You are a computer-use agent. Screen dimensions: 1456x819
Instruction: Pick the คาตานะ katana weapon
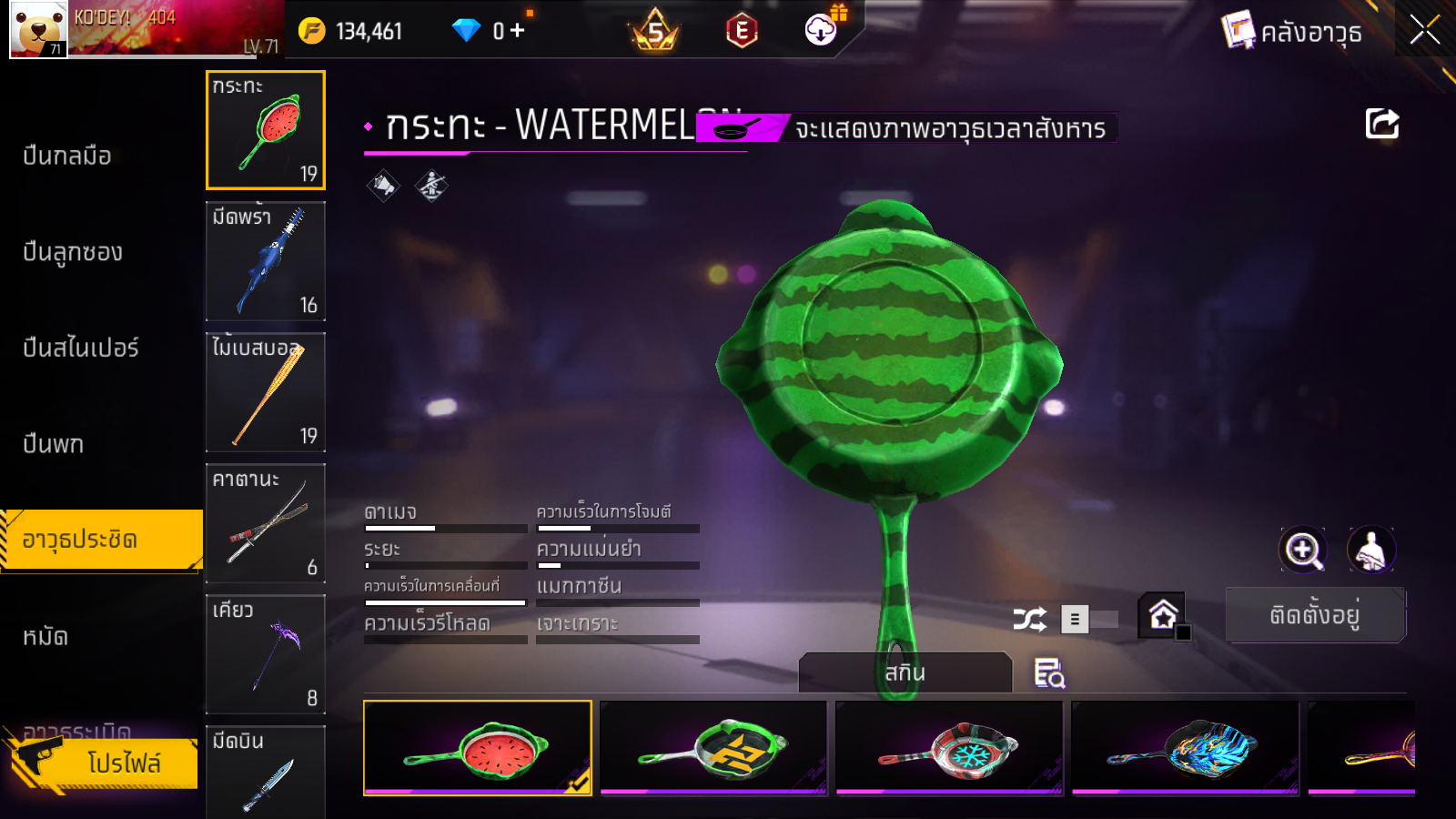pos(266,523)
